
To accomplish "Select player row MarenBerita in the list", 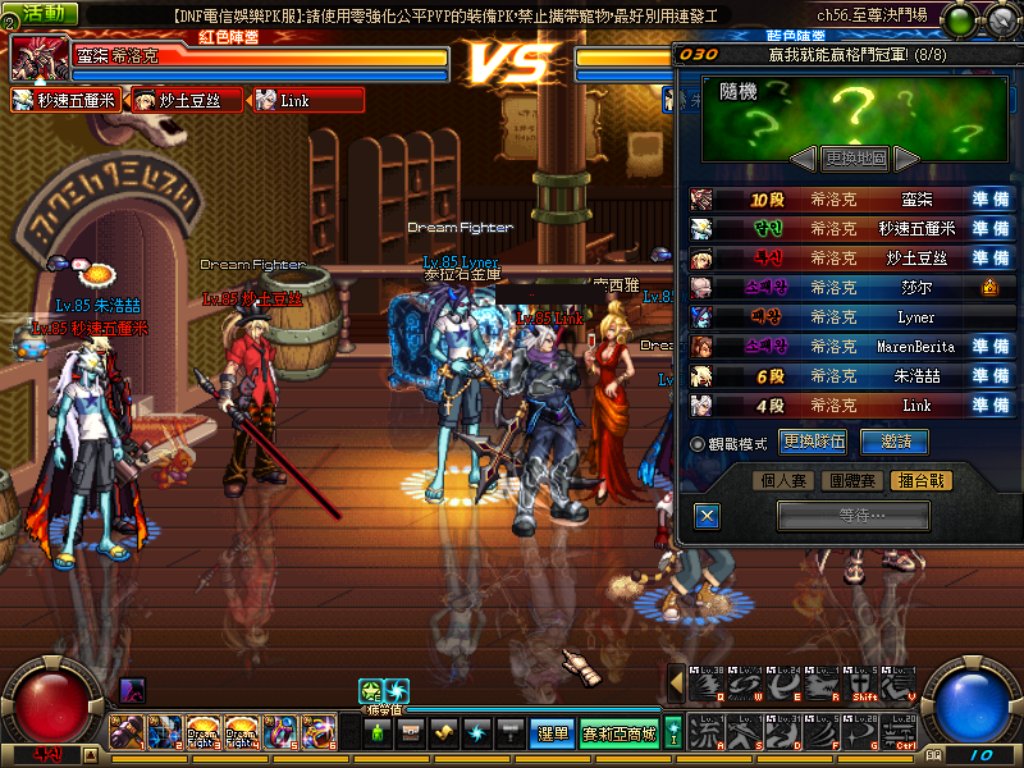I will pos(852,347).
